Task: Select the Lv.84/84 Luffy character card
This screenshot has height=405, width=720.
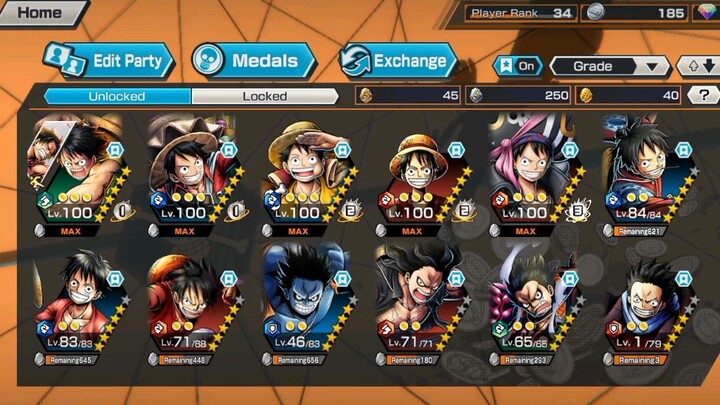Action: (x=646, y=174)
